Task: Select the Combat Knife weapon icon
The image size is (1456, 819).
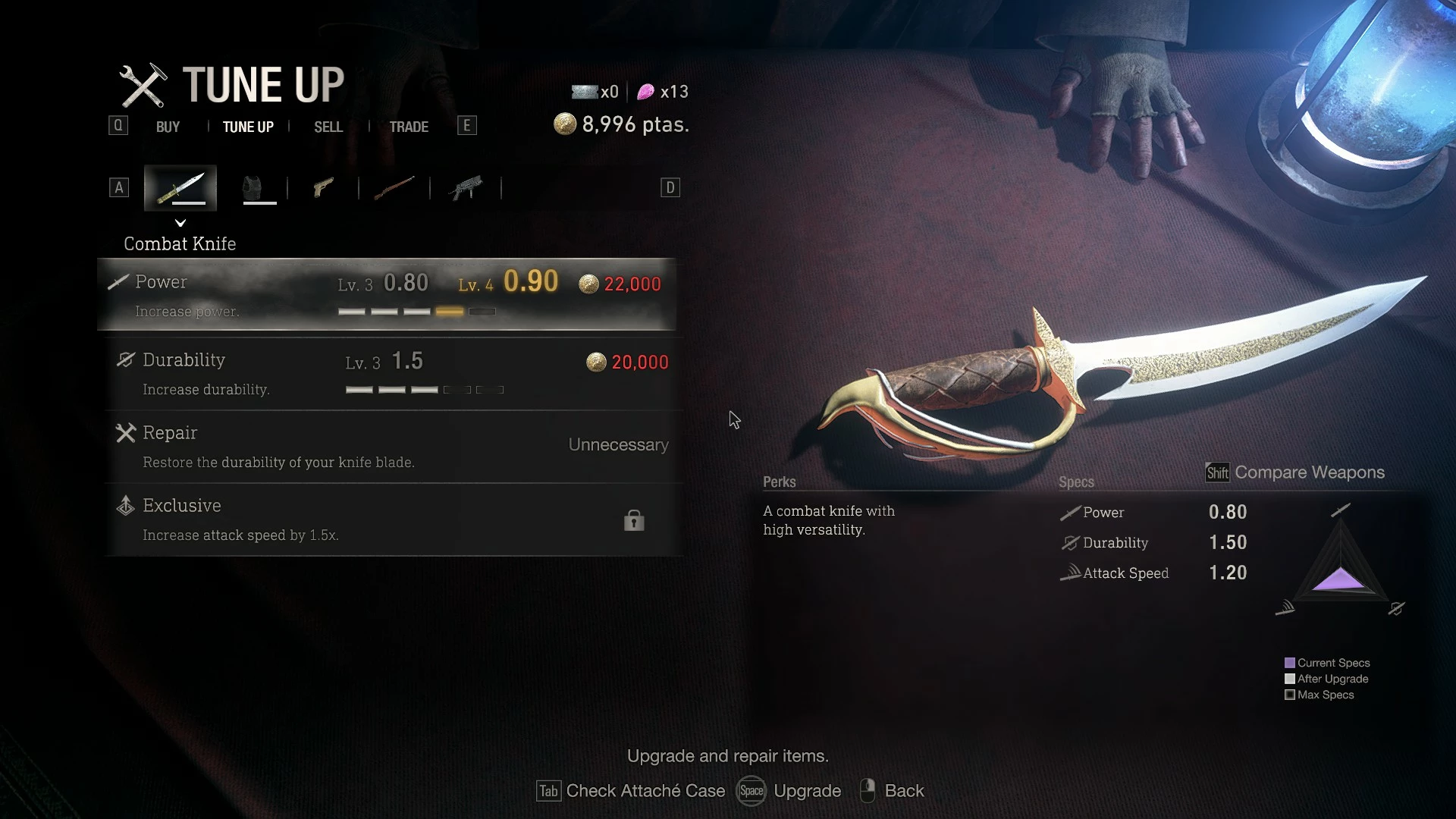Action: 180,187
